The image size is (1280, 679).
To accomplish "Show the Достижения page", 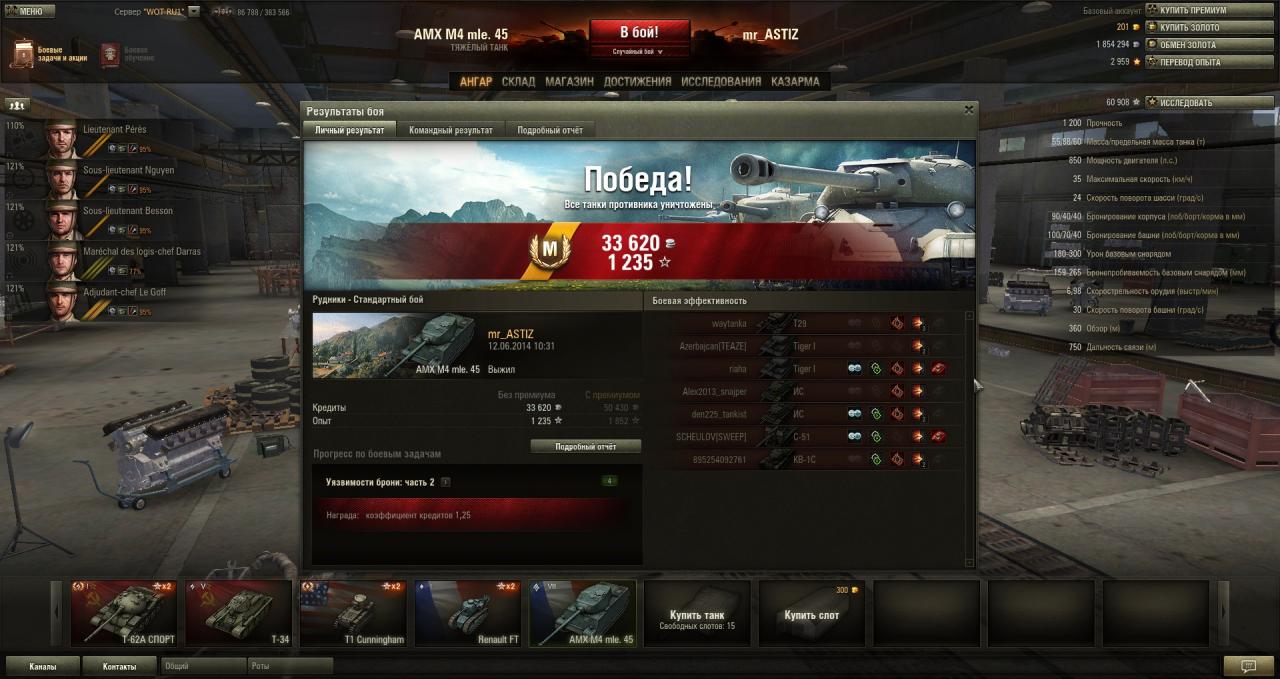I will [637, 82].
